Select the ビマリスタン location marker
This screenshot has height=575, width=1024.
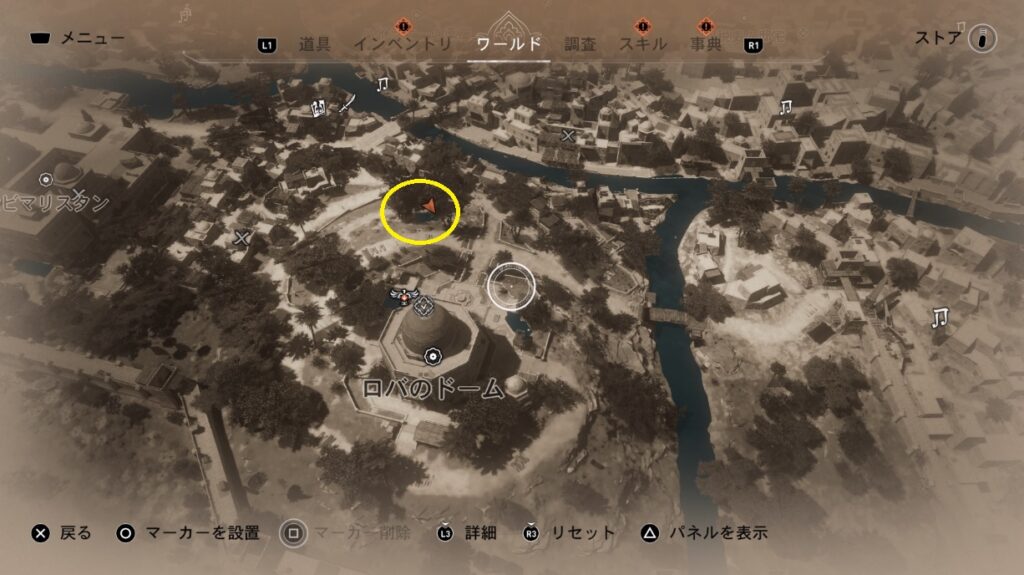[x=46, y=180]
